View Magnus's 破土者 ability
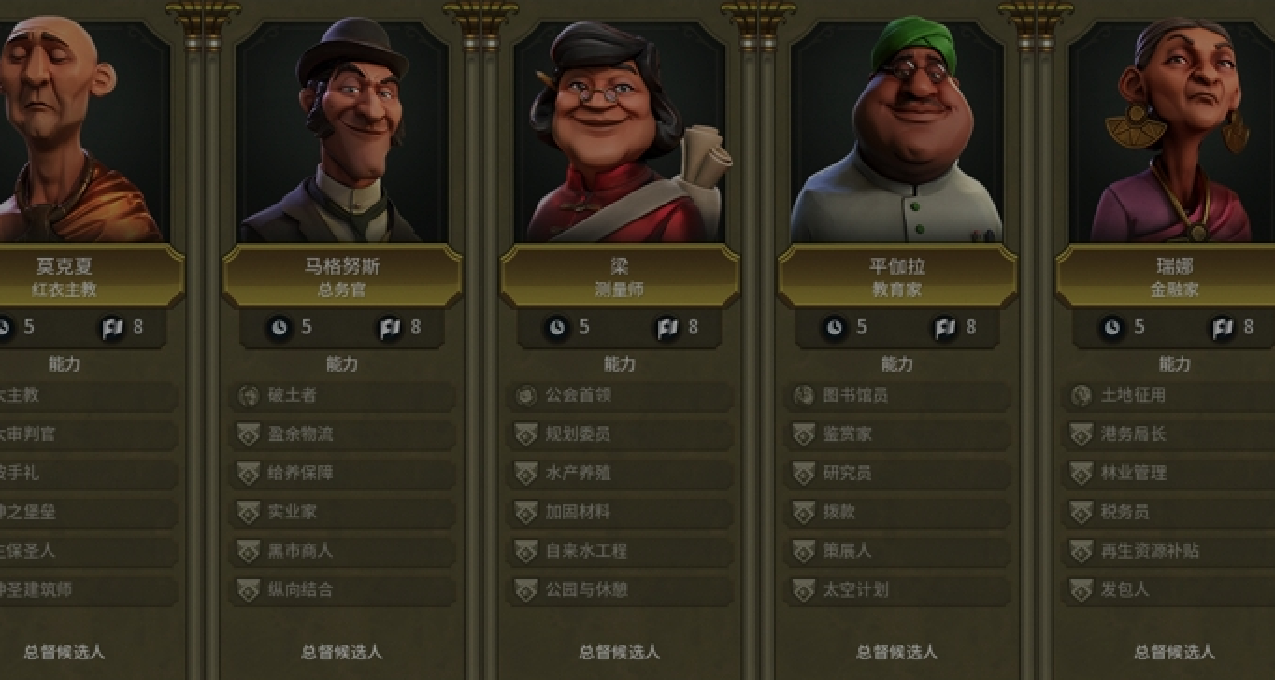The width and height of the screenshot is (1275, 680). pyautogui.click(x=342, y=396)
